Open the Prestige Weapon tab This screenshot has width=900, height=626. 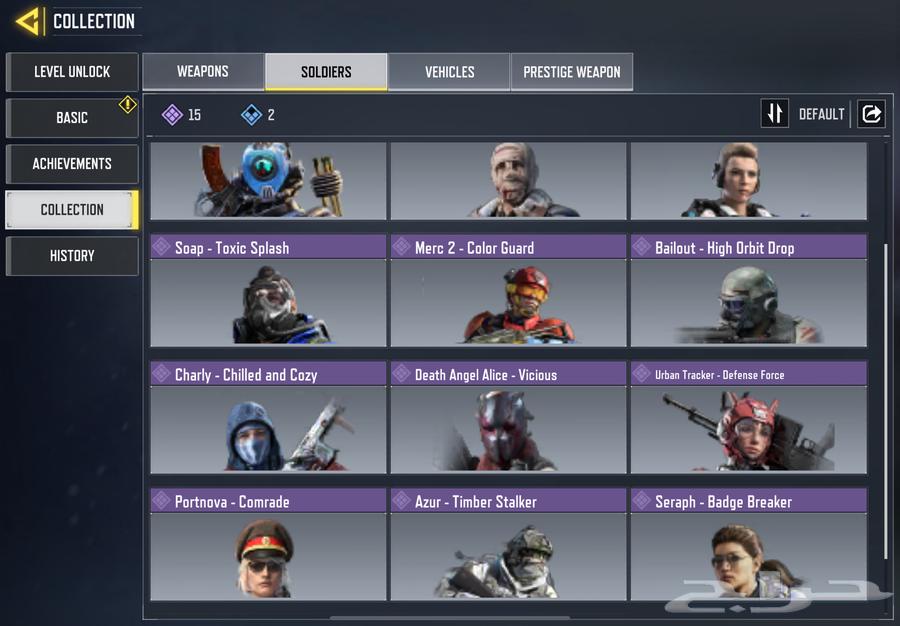click(x=572, y=72)
